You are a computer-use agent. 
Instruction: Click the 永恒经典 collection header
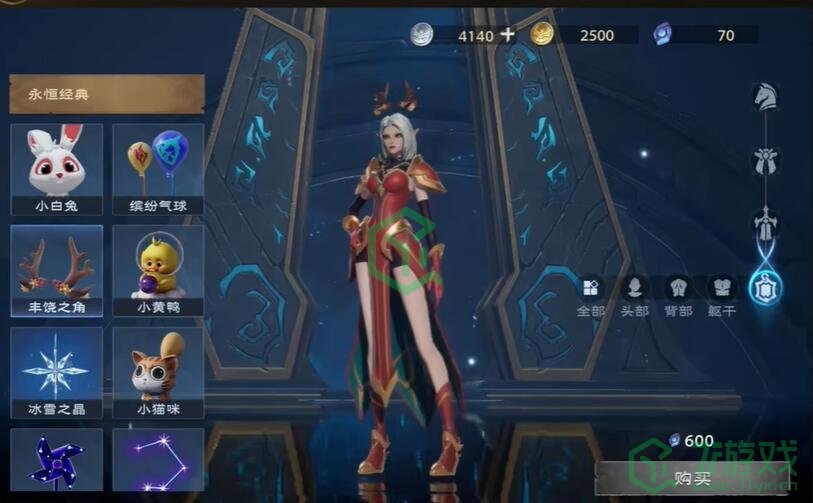106,94
